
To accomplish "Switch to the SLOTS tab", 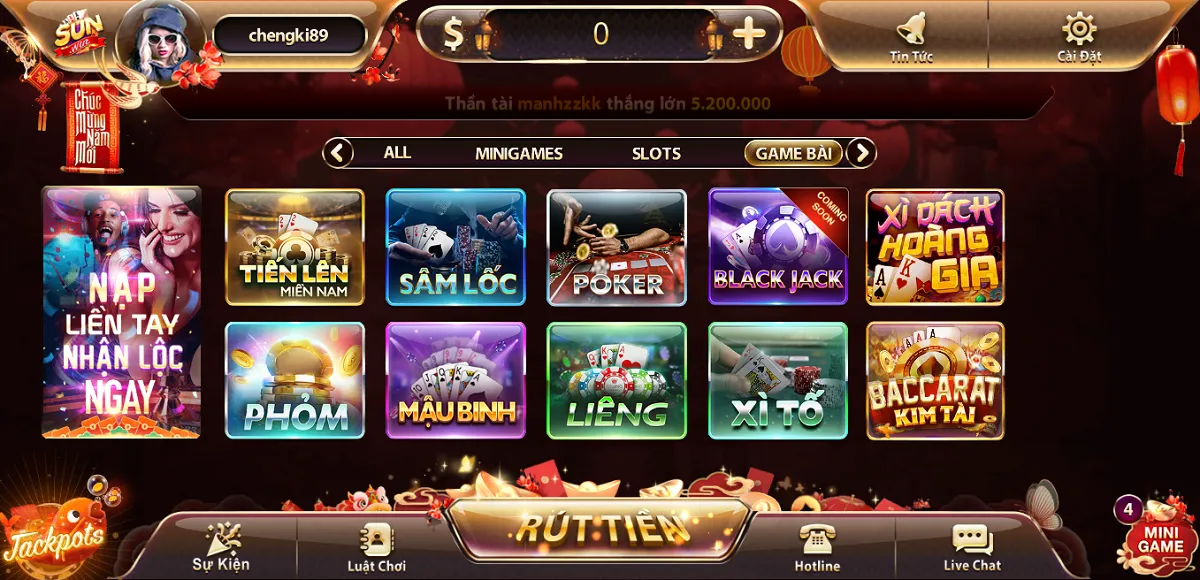I will click(656, 153).
